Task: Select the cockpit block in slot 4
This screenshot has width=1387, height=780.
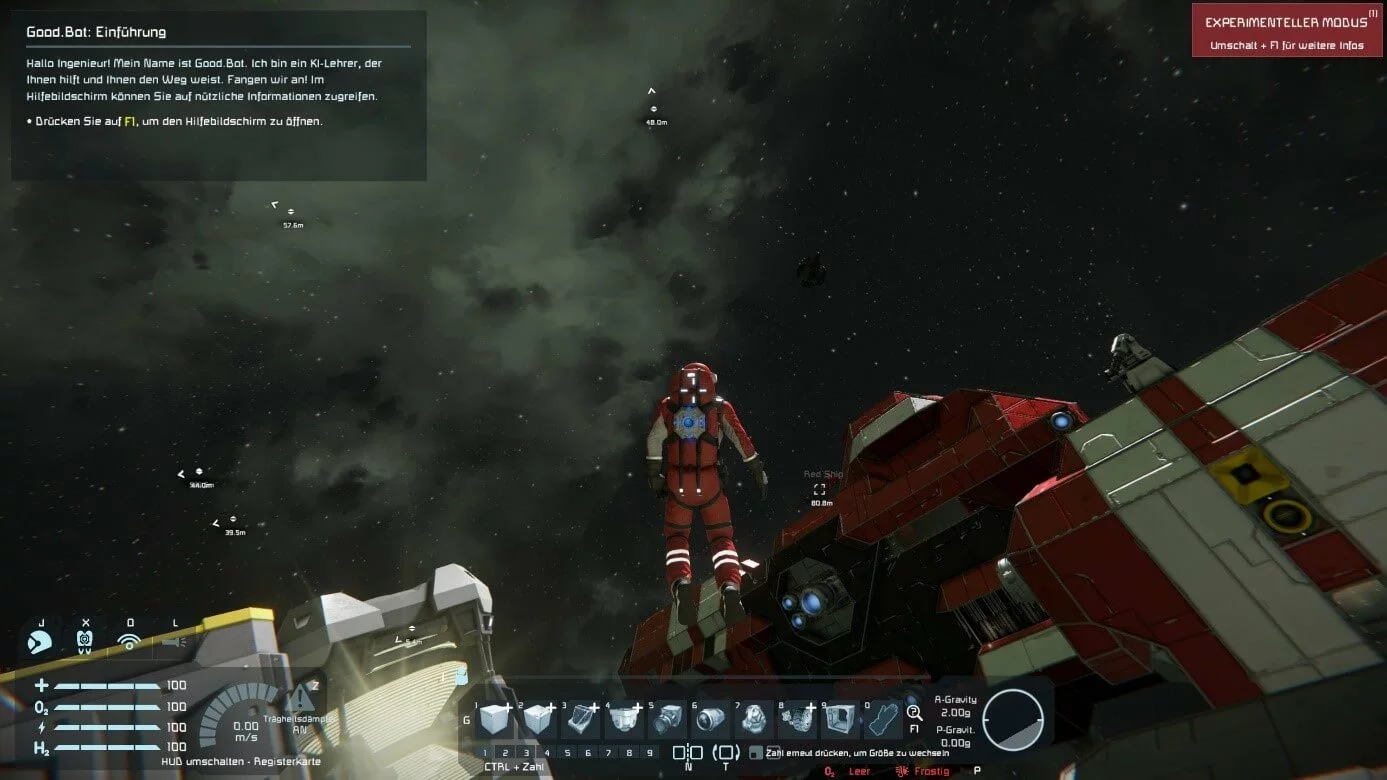Action: click(623, 719)
